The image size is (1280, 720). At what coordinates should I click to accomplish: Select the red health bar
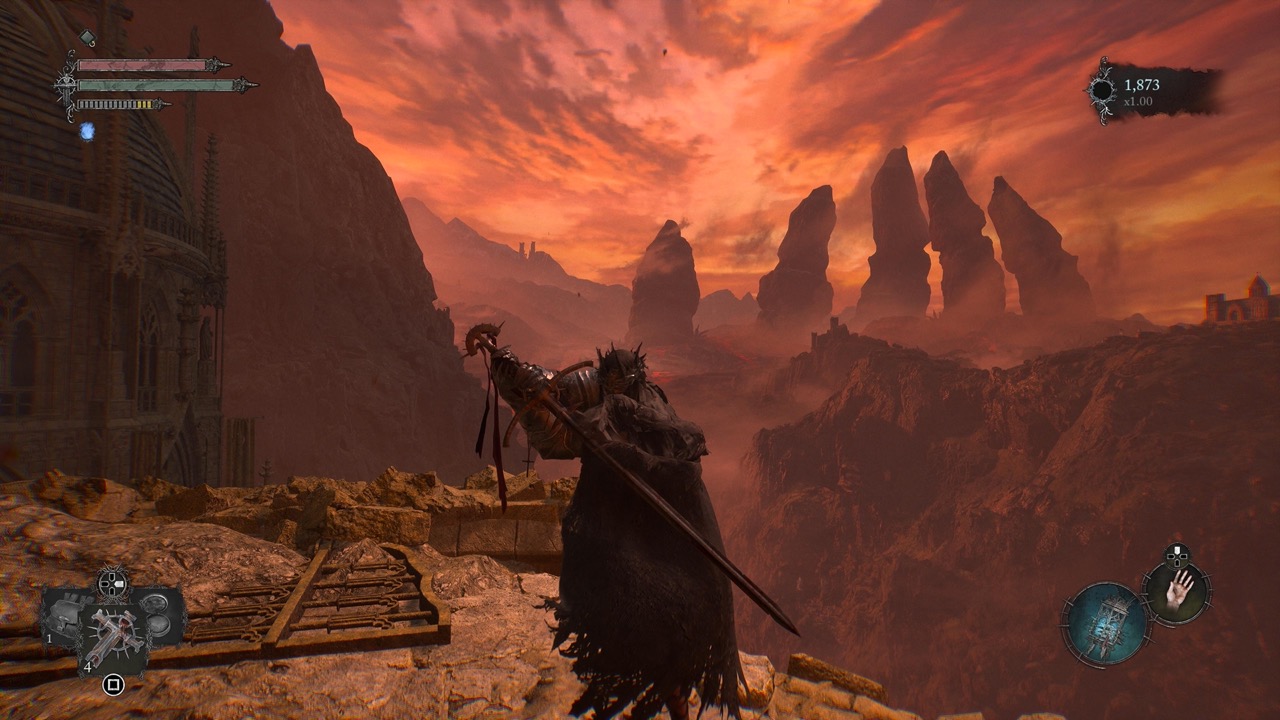click(x=140, y=65)
